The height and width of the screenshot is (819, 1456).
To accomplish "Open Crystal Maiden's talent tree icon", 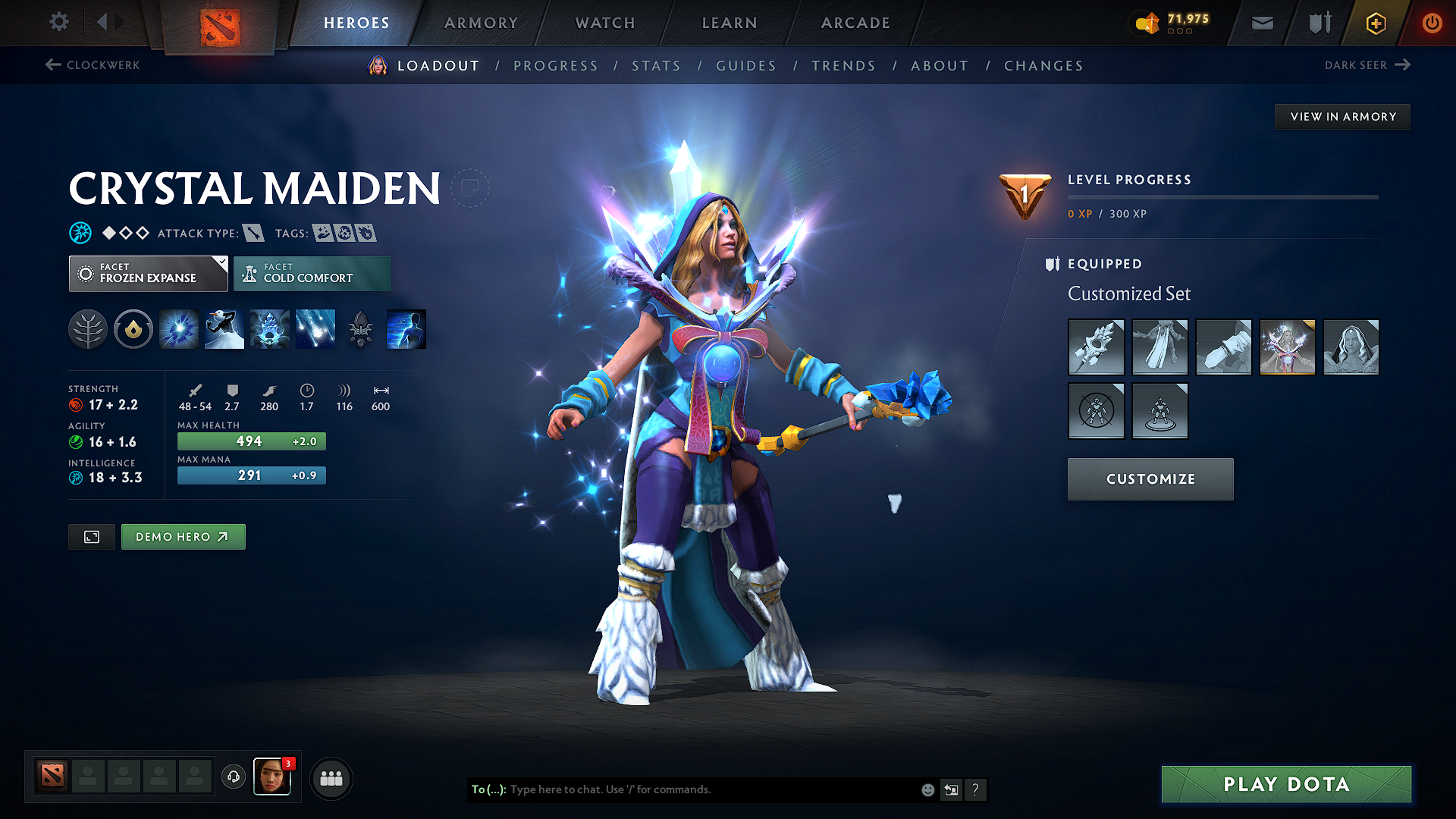I will coord(87,328).
